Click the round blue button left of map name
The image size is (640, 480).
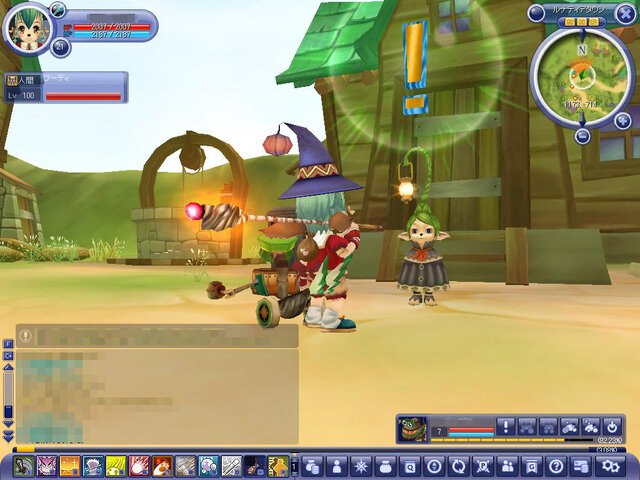(x=537, y=13)
